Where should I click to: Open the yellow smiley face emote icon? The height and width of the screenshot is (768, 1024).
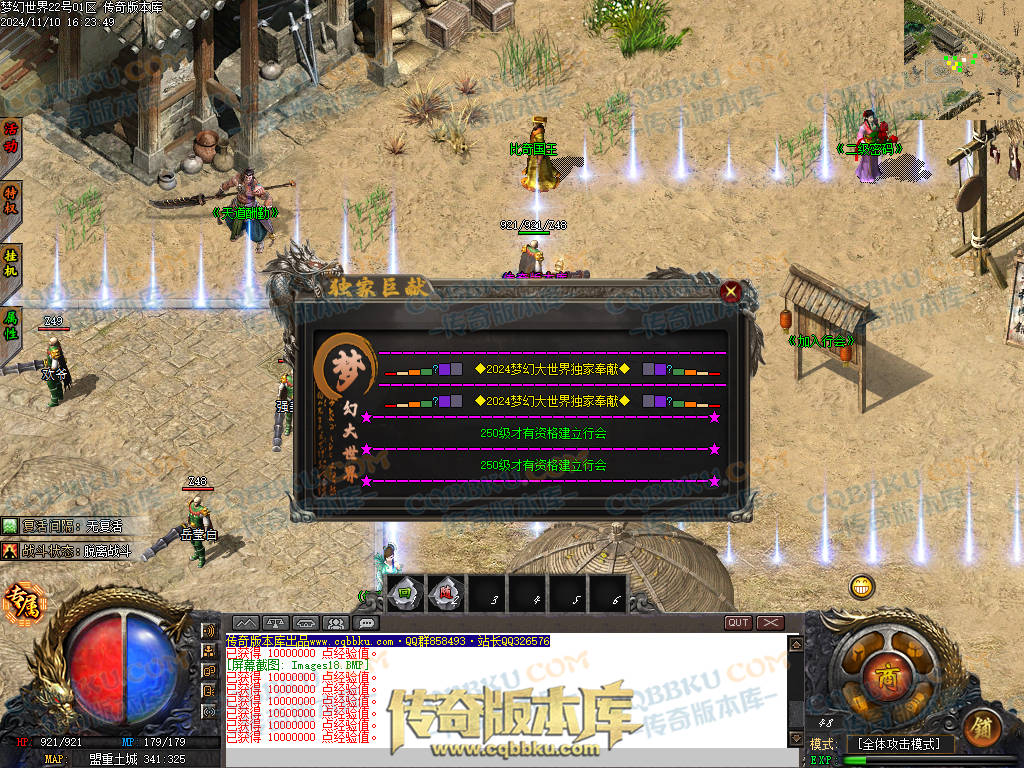click(862, 587)
